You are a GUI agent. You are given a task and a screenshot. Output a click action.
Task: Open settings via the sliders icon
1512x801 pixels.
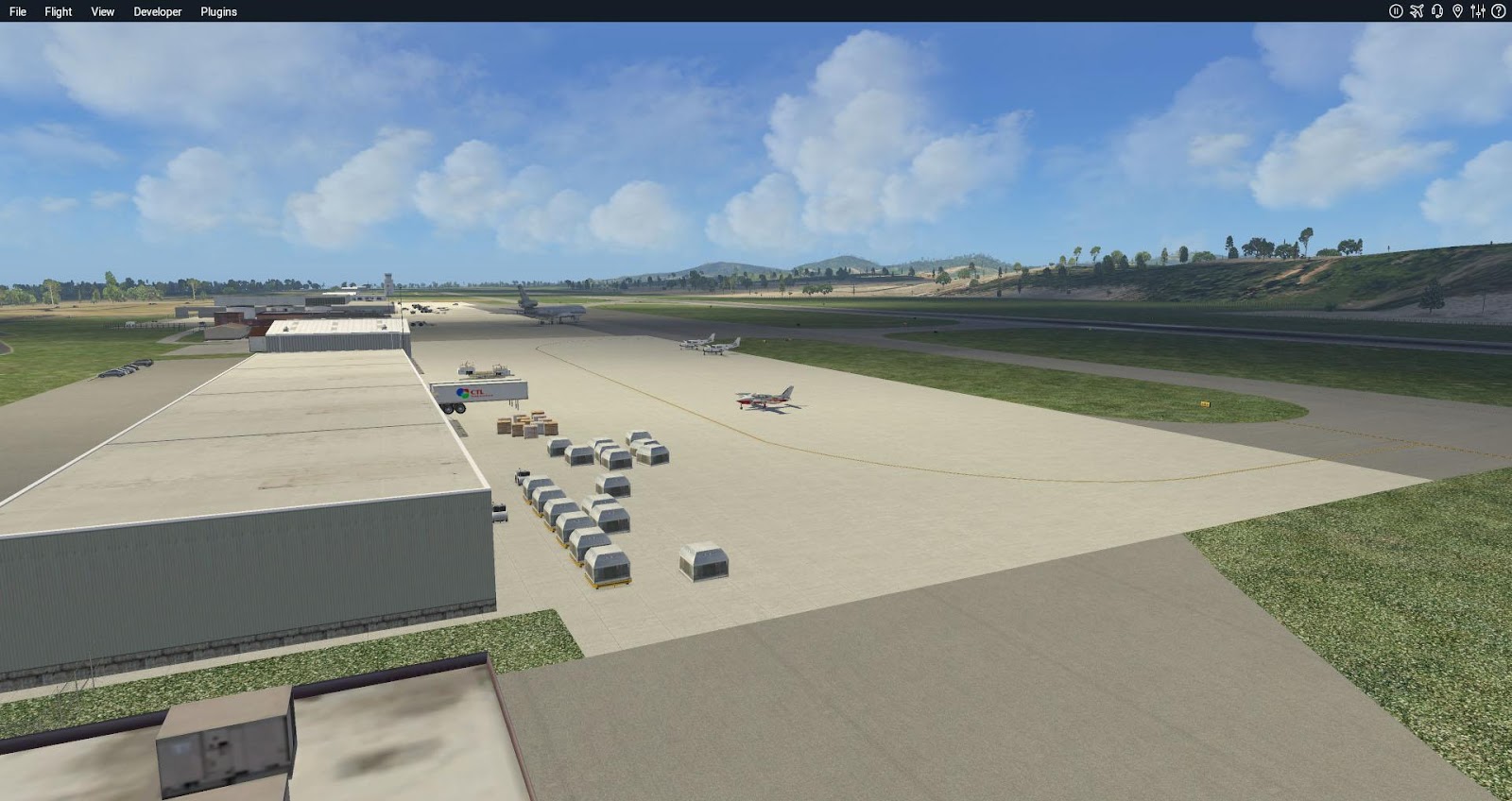(1478, 11)
